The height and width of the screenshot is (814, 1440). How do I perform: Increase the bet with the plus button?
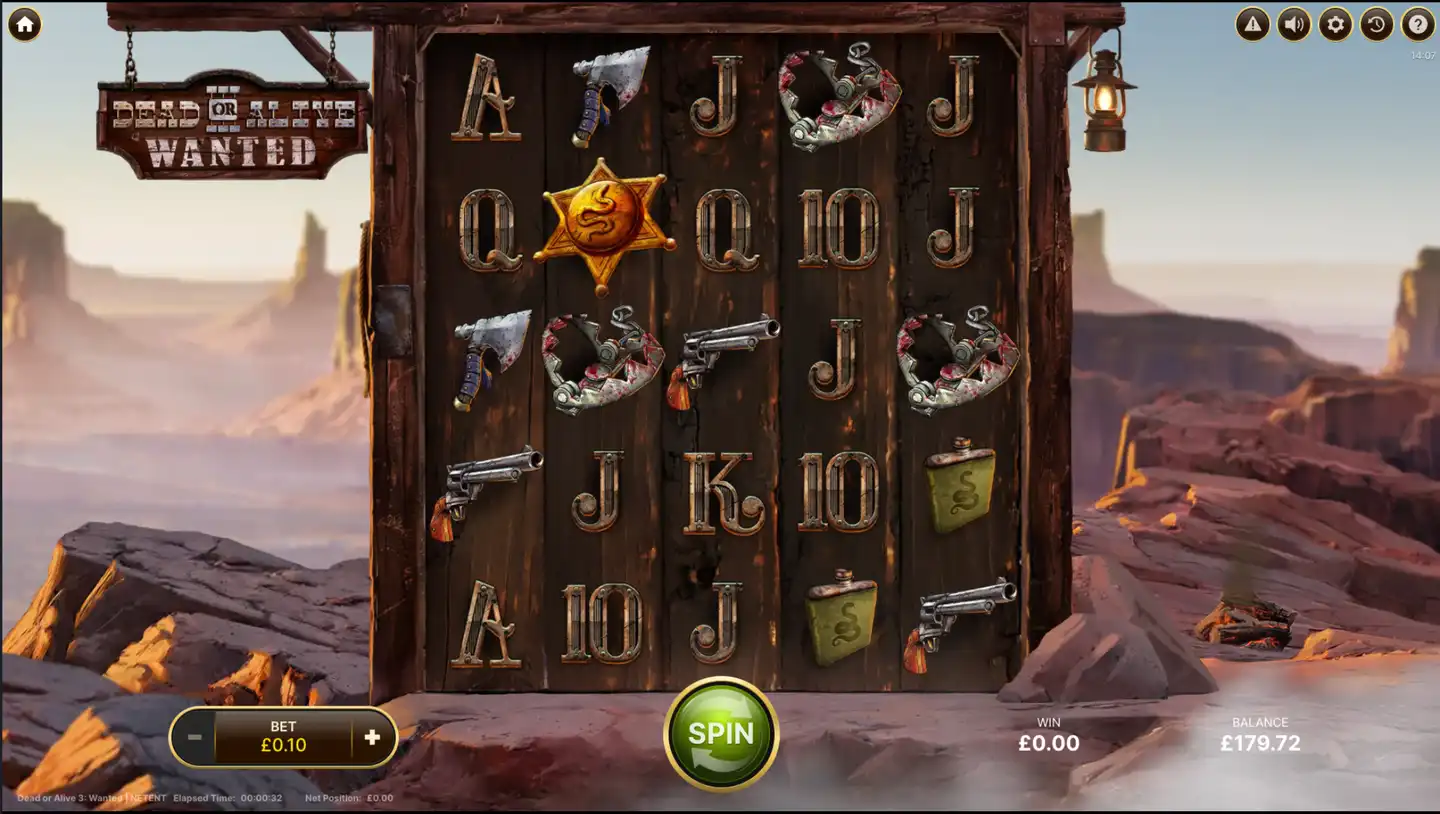371,737
